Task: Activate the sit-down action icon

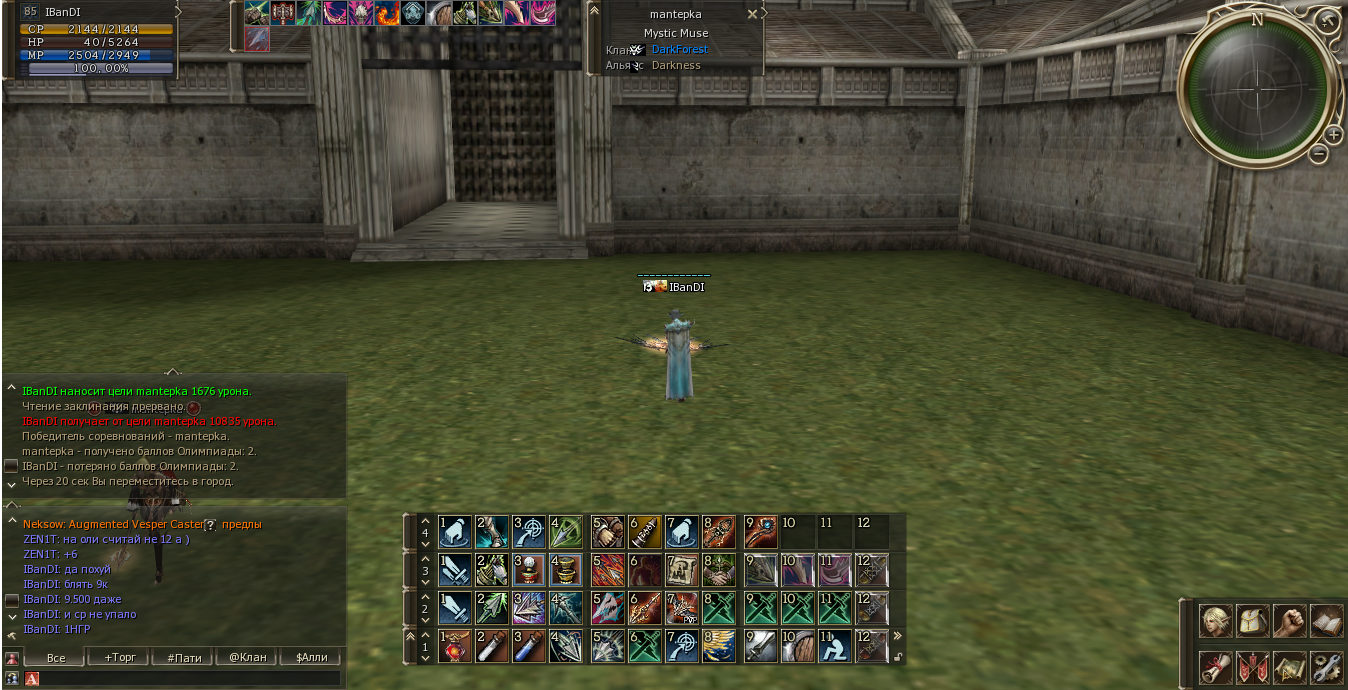Action: tap(835, 646)
